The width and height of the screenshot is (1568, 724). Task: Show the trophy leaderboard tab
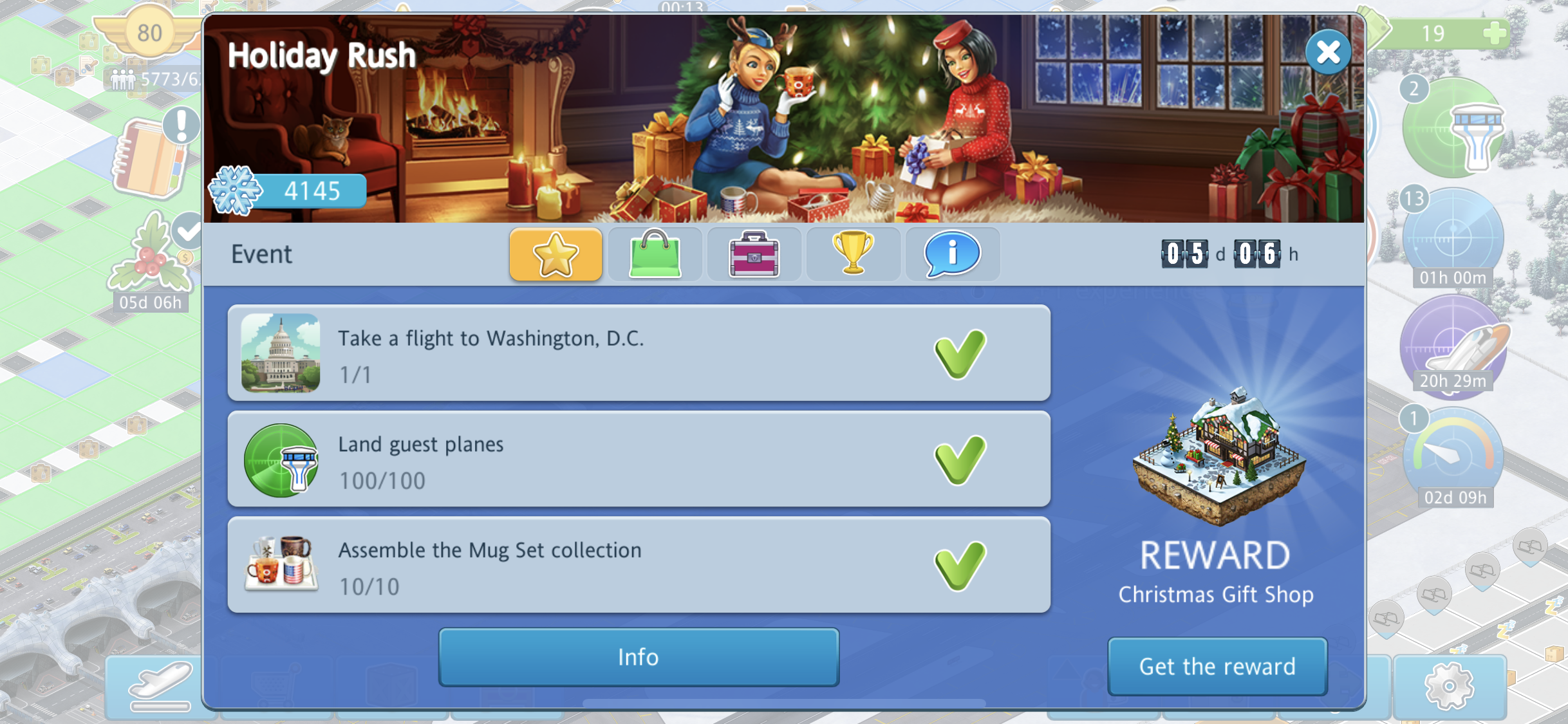pyautogui.click(x=853, y=254)
